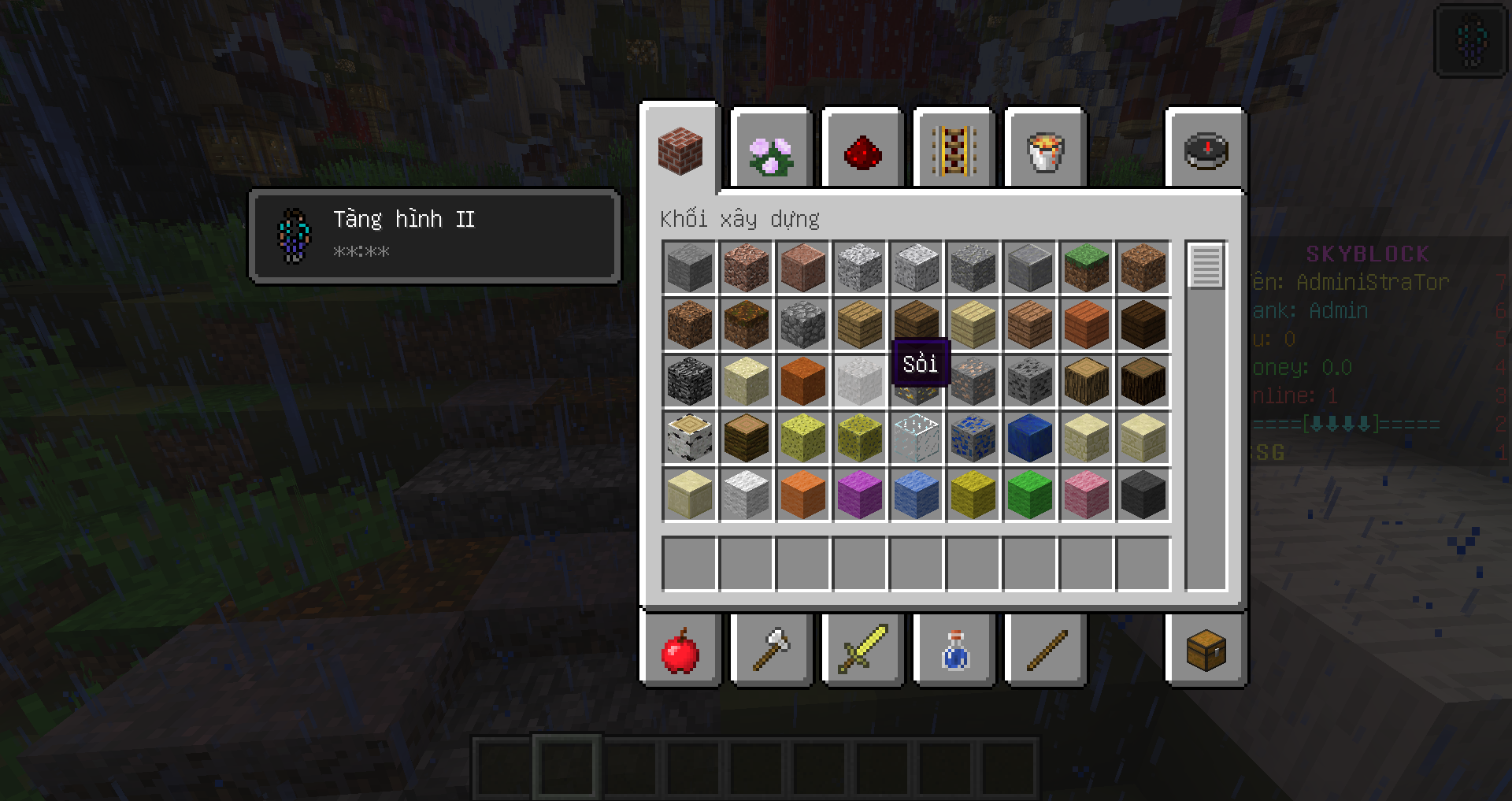This screenshot has height=801, width=1512.
Task: Take the lapis lazuli block
Action: click(1029, 438)
